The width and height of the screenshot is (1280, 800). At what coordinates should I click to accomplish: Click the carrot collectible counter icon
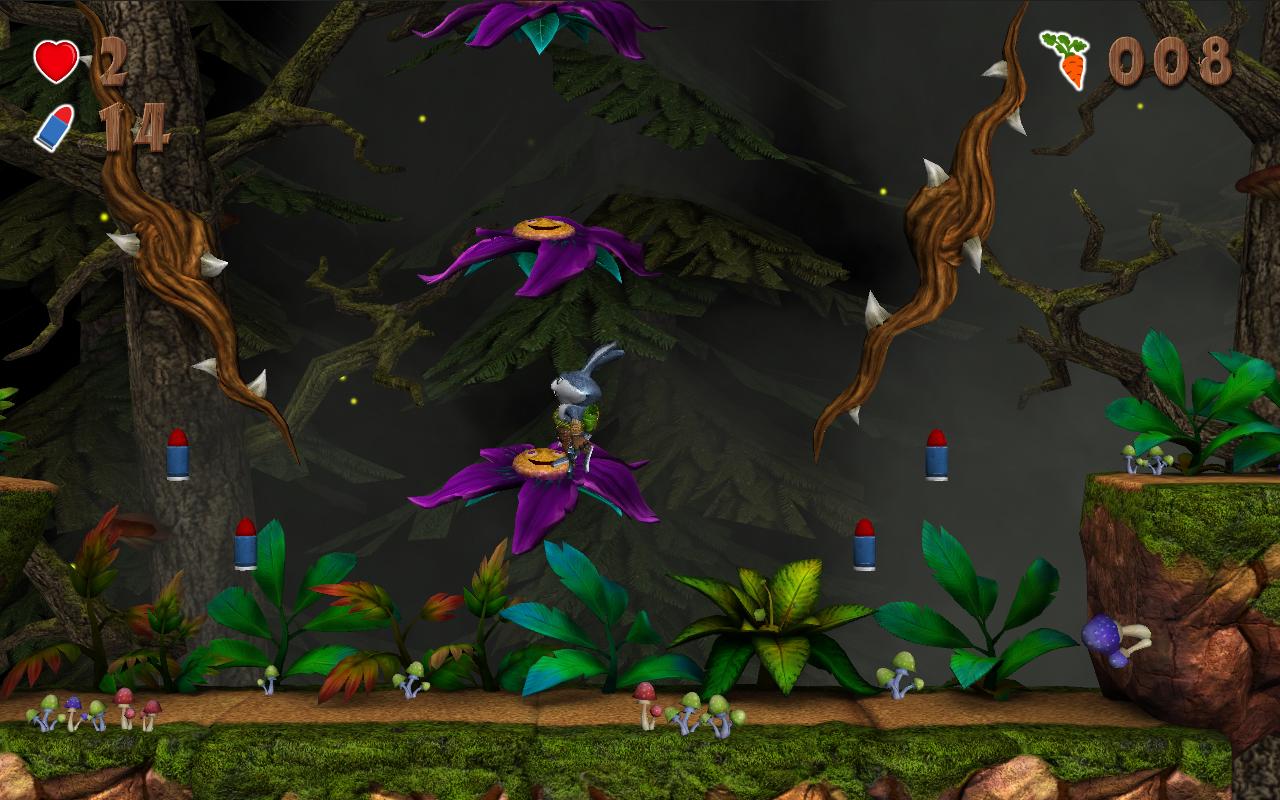point(1066,60)
